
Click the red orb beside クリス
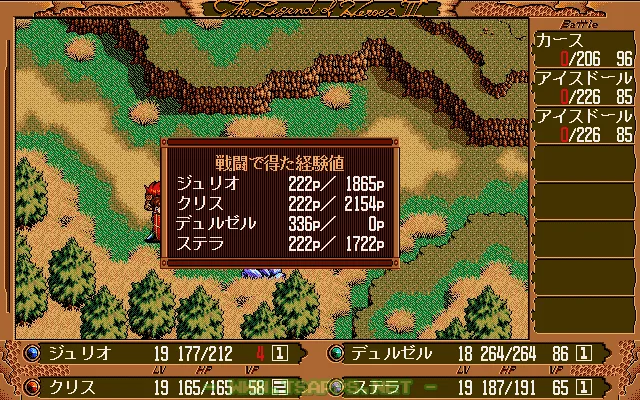click(x=33, y=385)
